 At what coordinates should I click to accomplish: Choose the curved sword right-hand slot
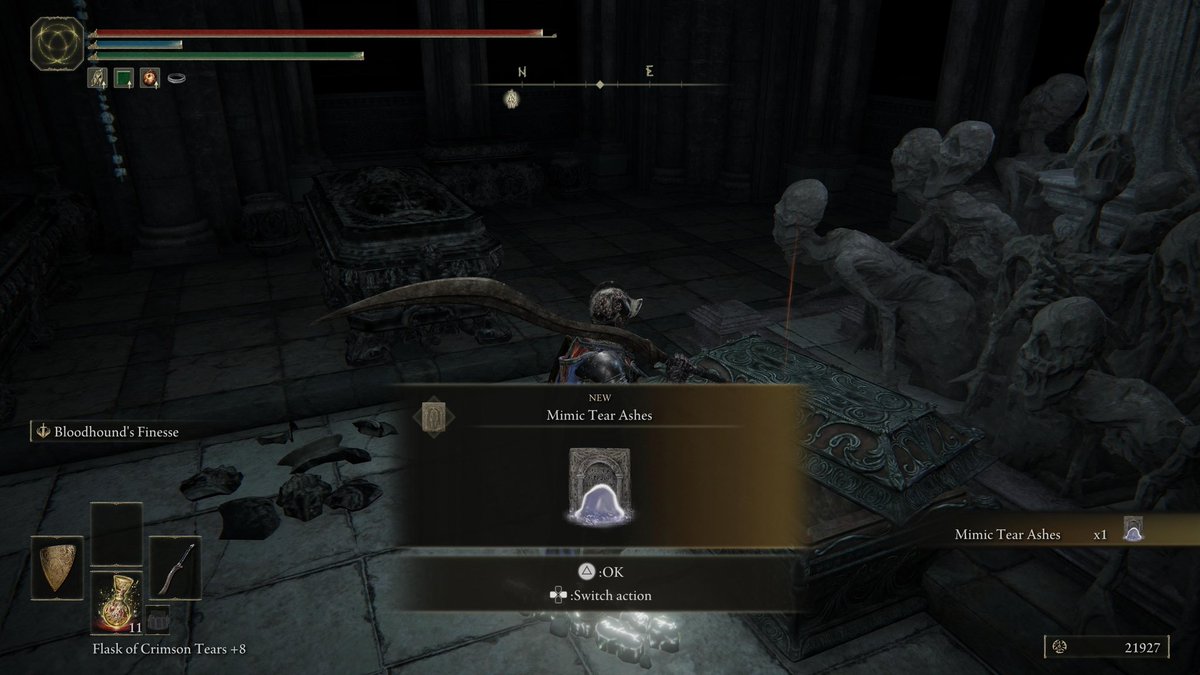point(175,568)
